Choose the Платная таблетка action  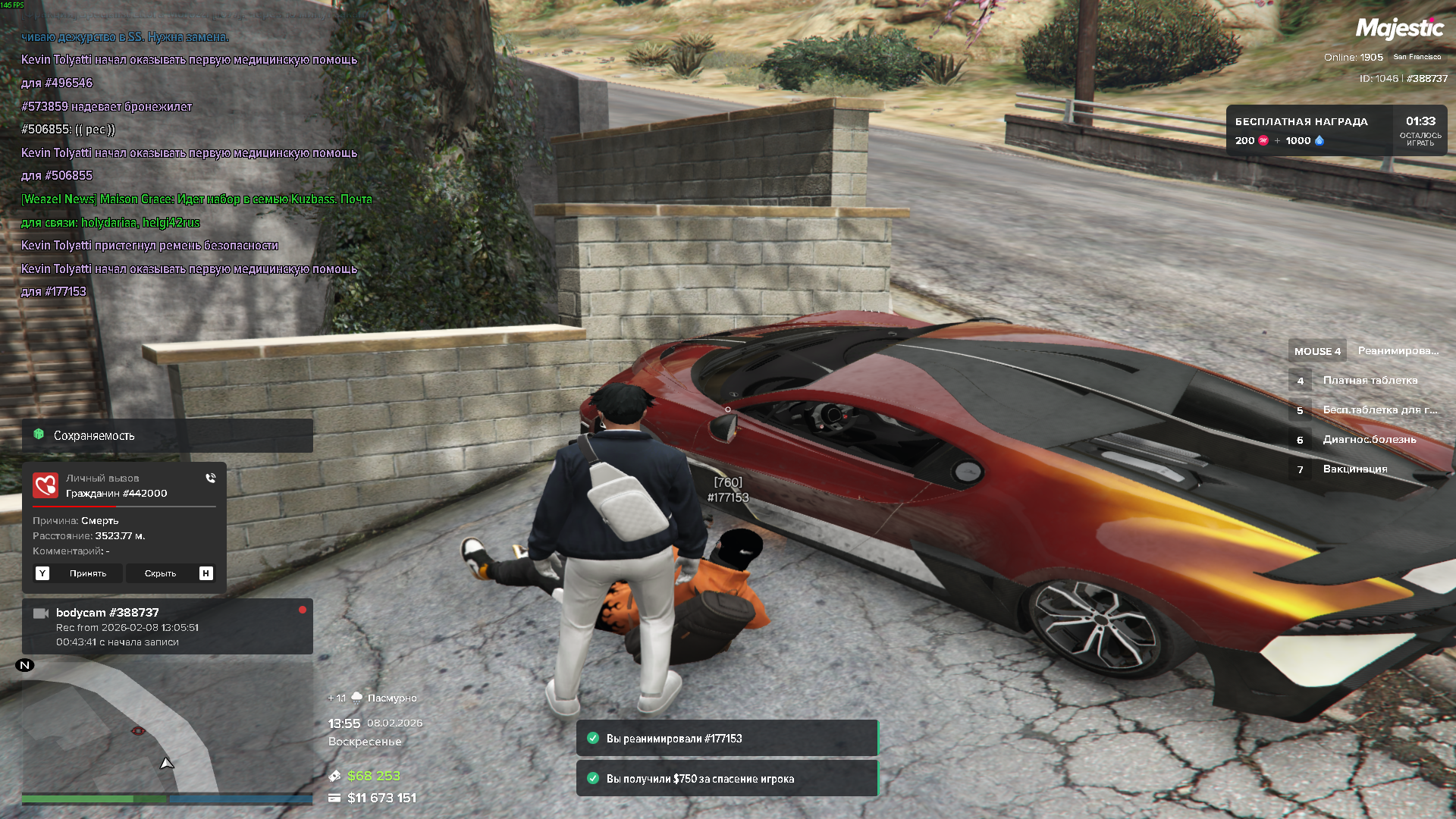tap(1370, 381)
